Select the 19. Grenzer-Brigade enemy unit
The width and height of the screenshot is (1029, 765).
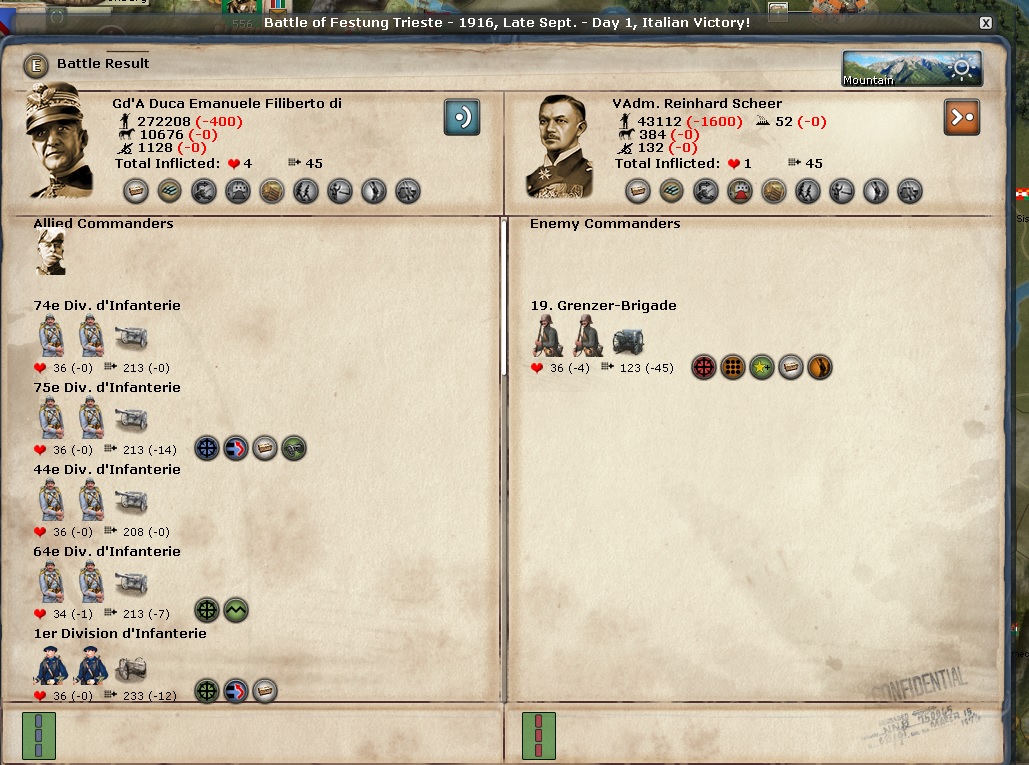click(x=603, y=306)
